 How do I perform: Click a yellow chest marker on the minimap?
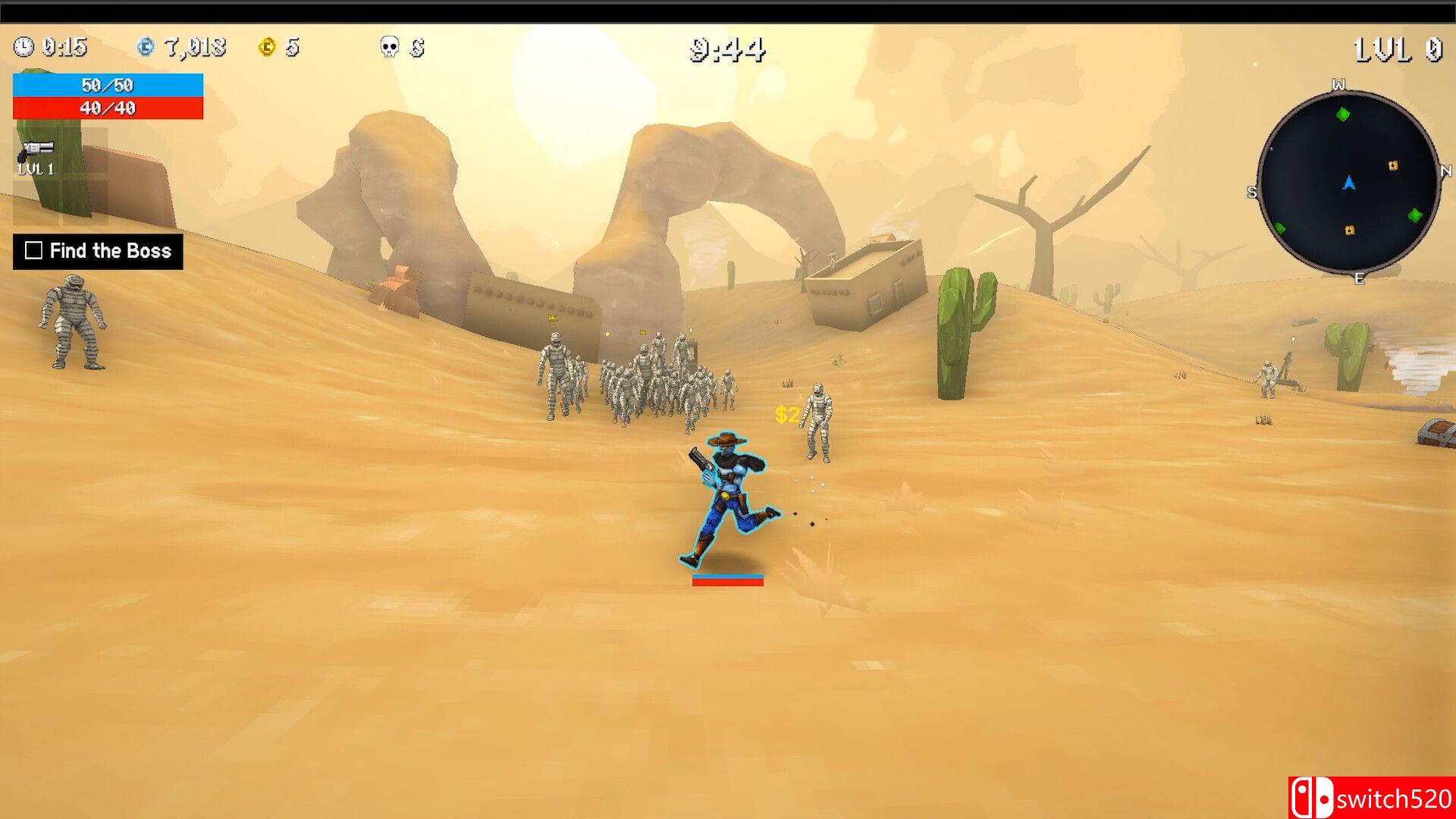click(1392, 165)
